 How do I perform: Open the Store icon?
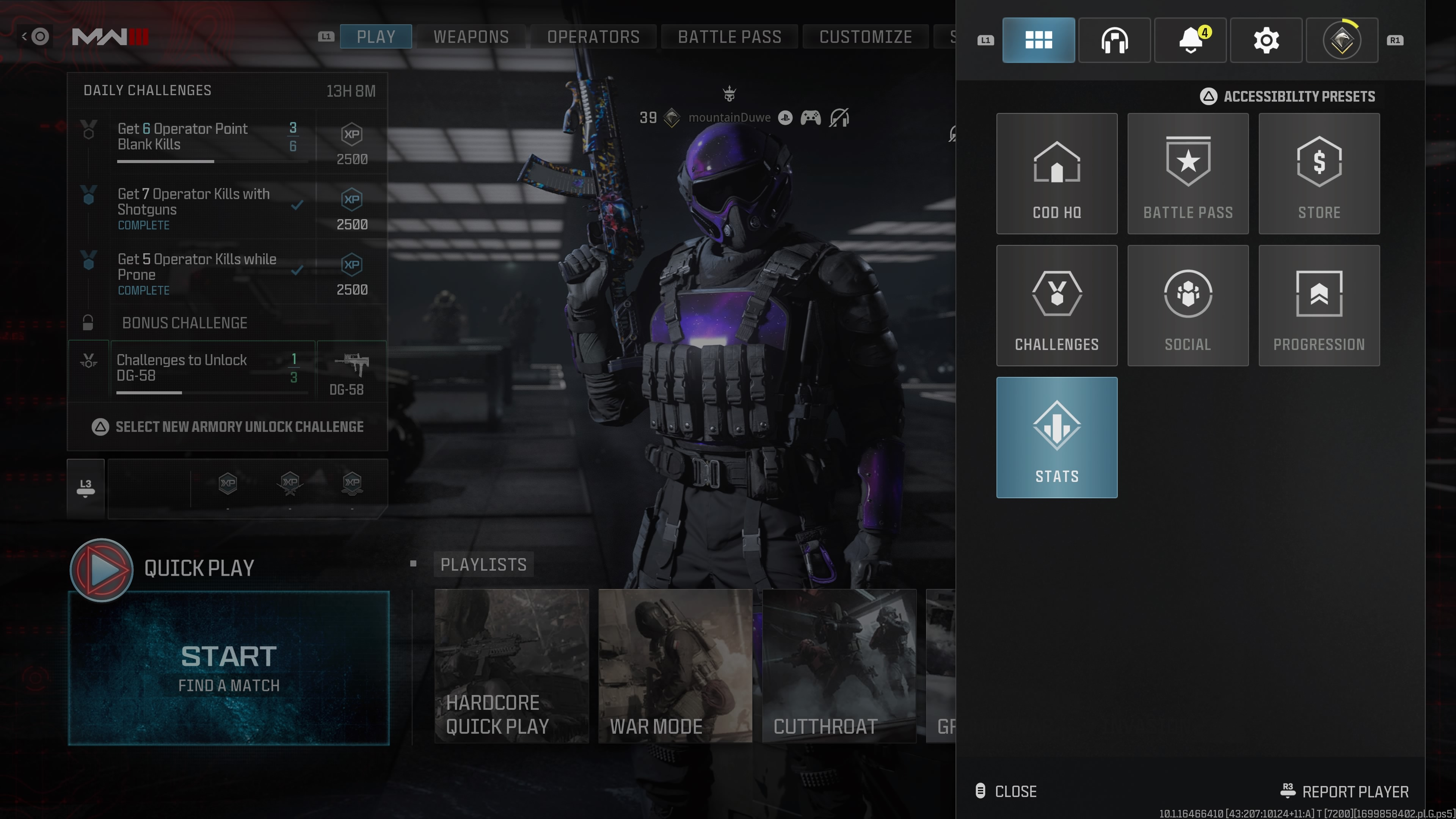pos(1319,174)
